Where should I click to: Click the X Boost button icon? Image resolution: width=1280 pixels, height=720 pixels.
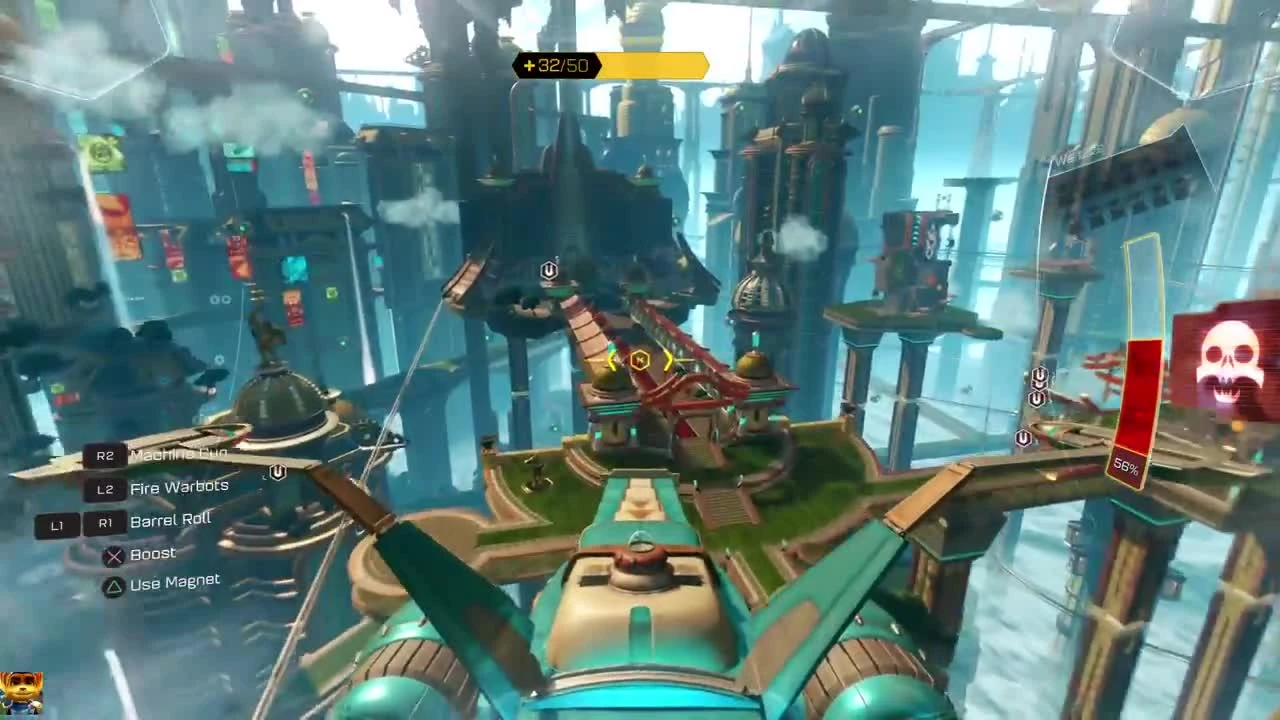tap(113, 554)
